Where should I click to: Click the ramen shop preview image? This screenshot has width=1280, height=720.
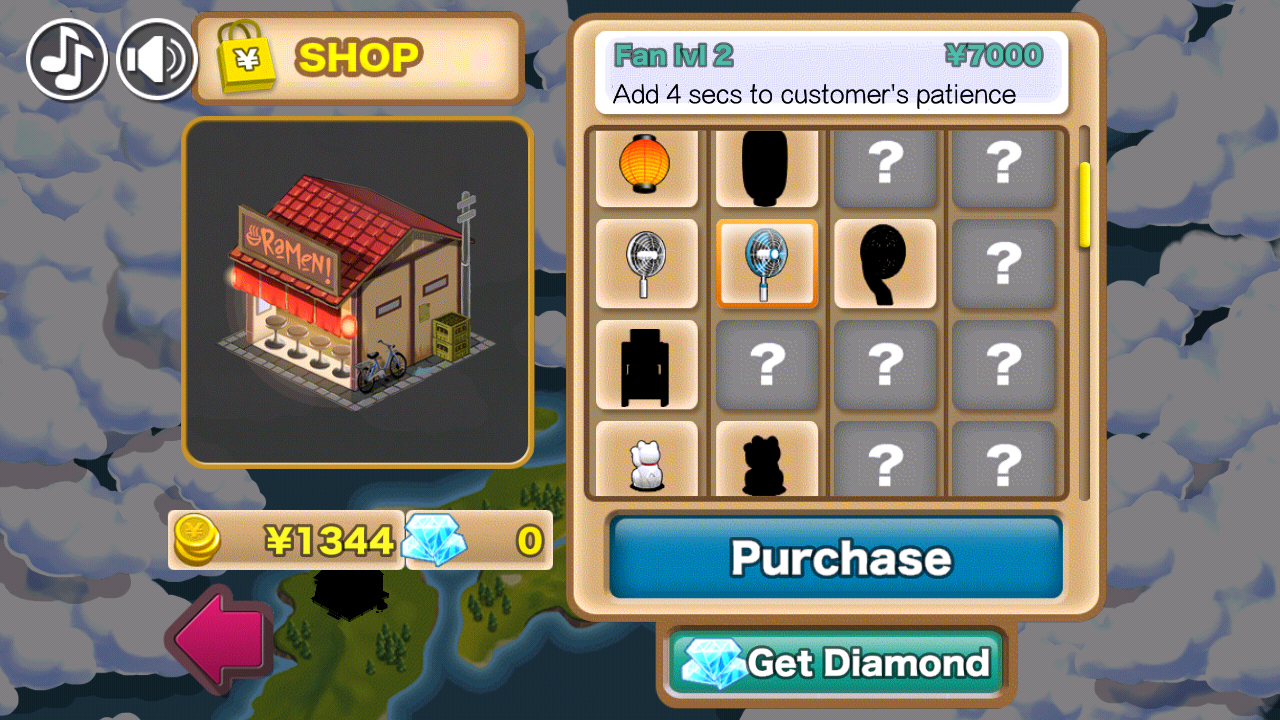point(357,292)
